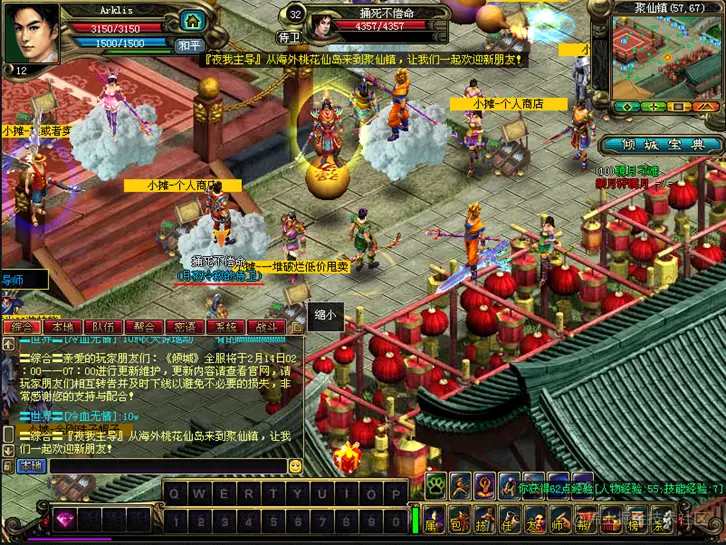Screen dimensions: 726x545
Task: Switch to the 综合 chat tab
Action: (23, 327)
